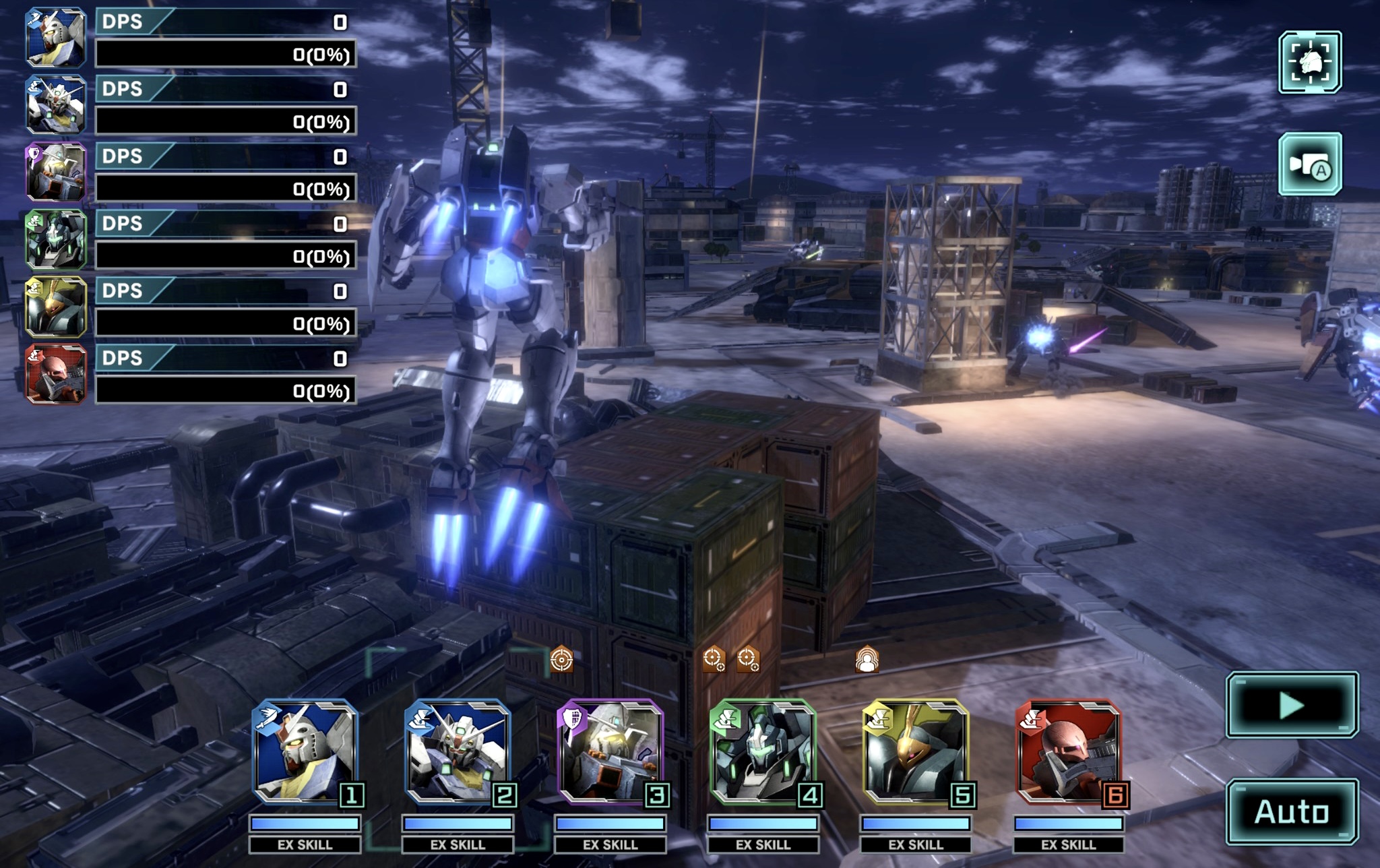
Task: Activate the target lock-on icon
Action: (1309, 62)
